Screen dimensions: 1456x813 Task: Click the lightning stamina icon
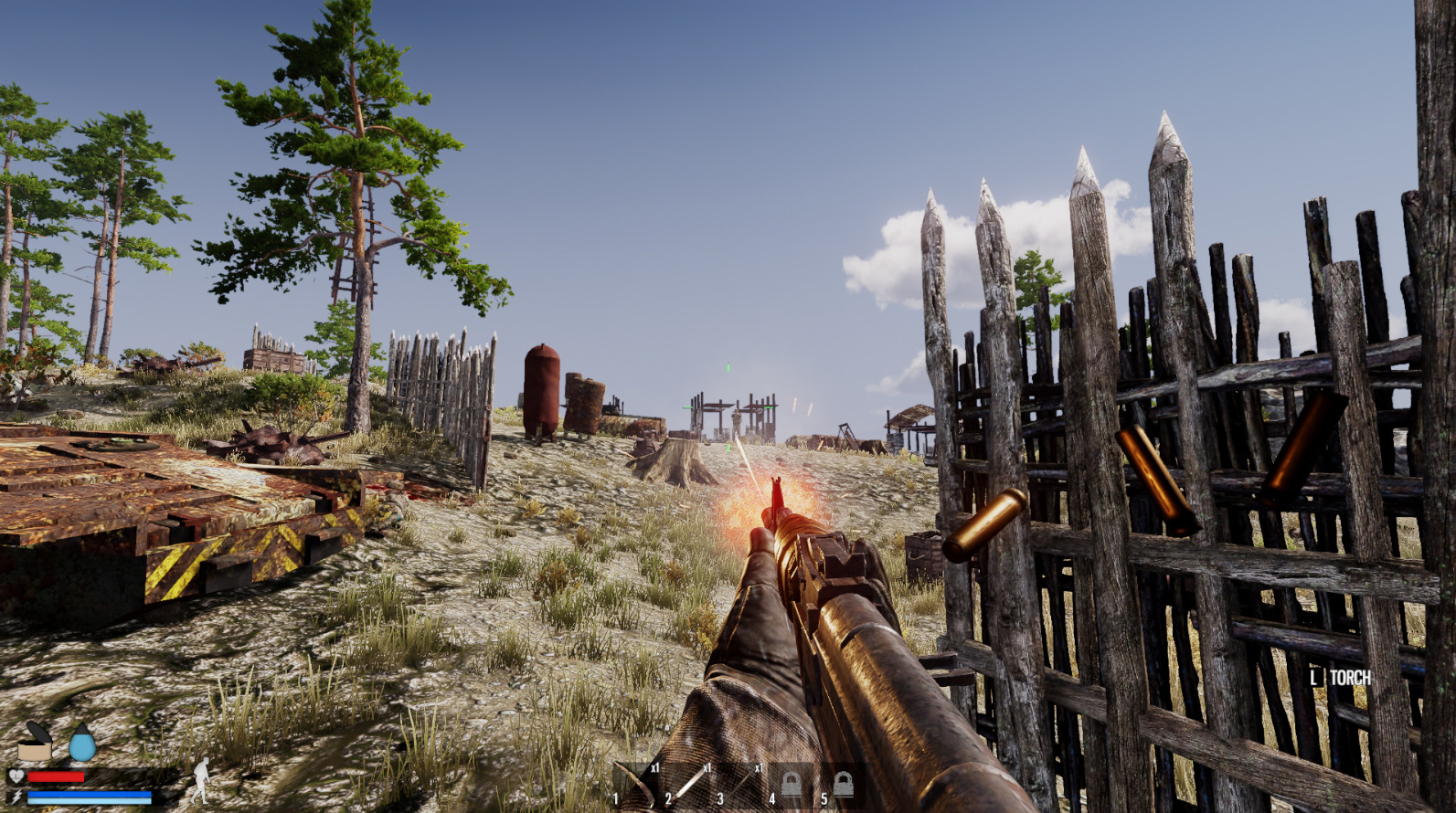coord(16,796)
